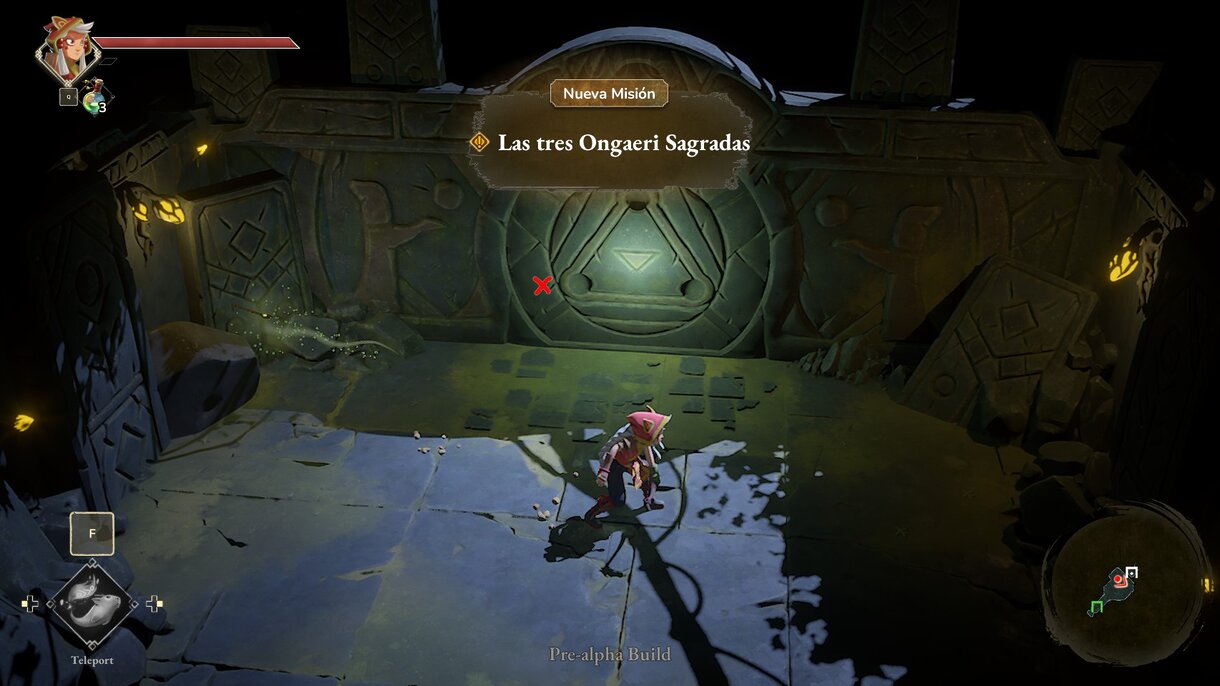Select the green doorway marker on minimap
Image resolution: width=1220 pixels, height=686 pixels.
coord(1095,606)
